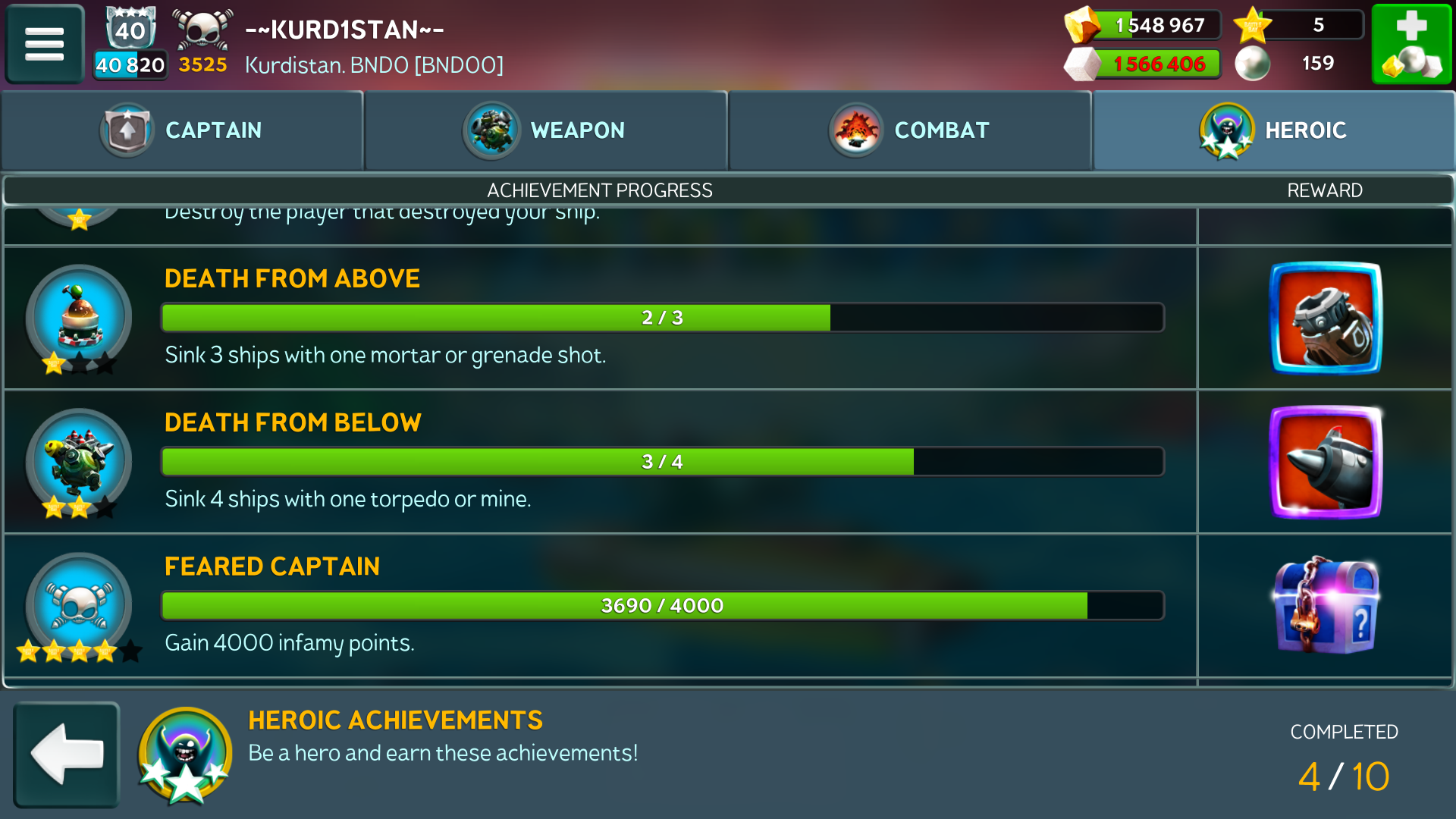Select the Death From Above achievement row
Image resolution: width=1456 pixels, height=819 pixels.
[599, 318]
